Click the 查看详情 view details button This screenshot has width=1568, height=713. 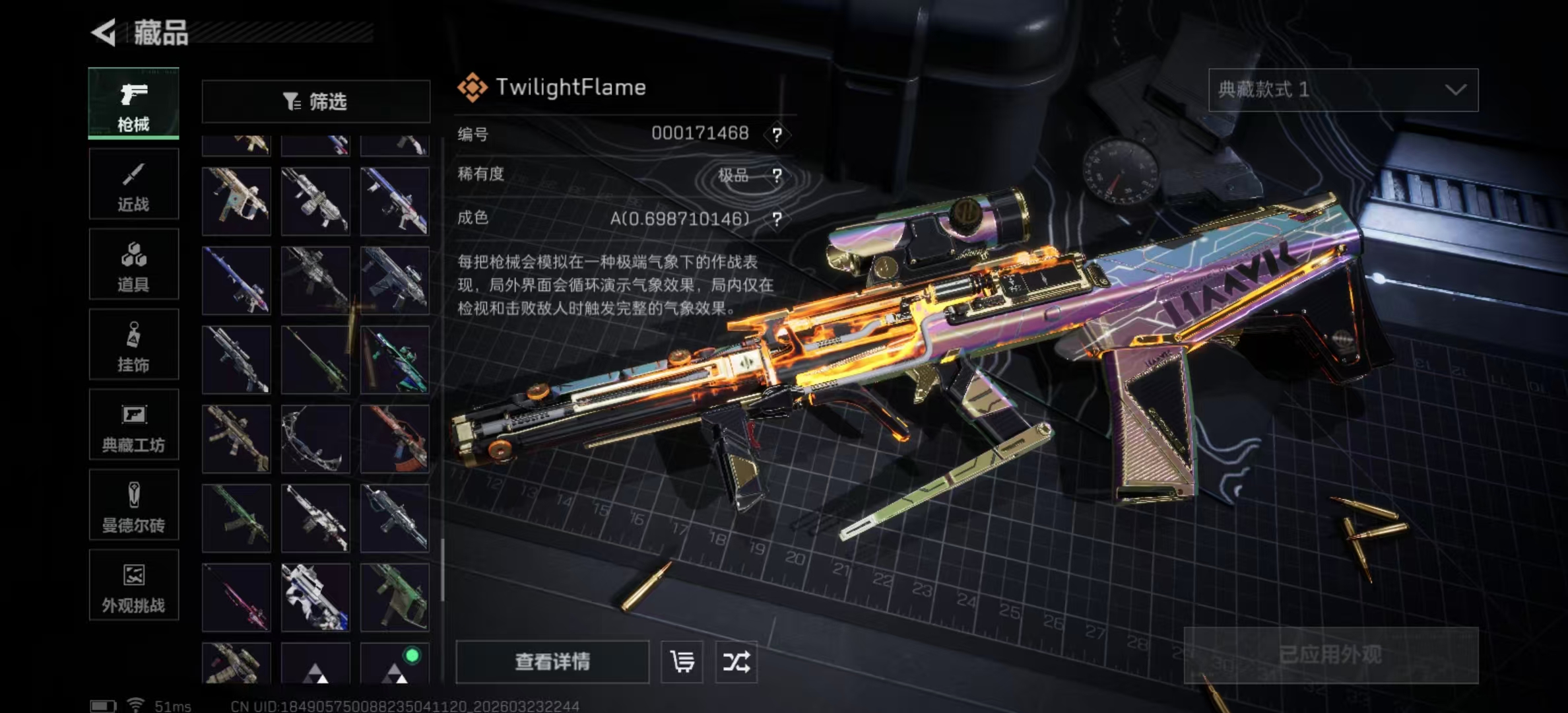[x=552, y=662]
